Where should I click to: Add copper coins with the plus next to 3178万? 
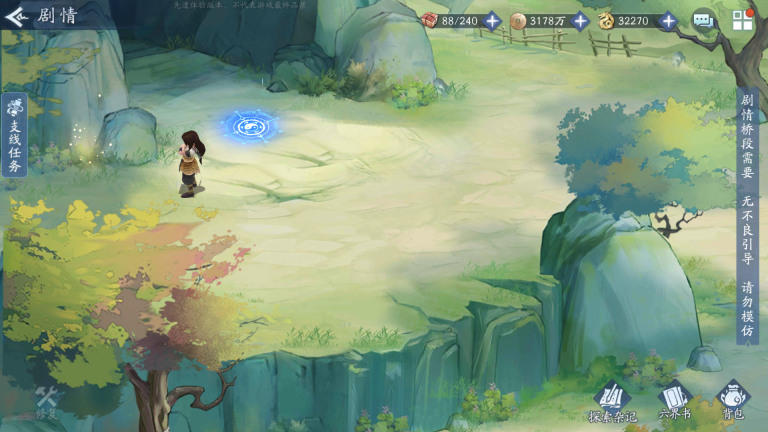(x=580, y=20)
